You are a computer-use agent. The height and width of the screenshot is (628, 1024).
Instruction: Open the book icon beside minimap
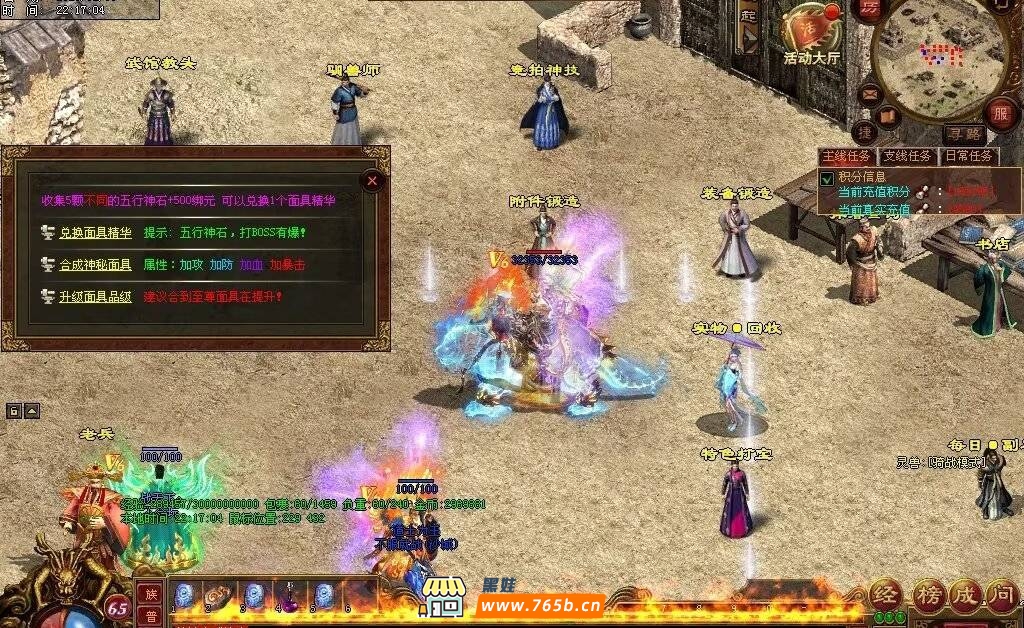tap(889, 117)
